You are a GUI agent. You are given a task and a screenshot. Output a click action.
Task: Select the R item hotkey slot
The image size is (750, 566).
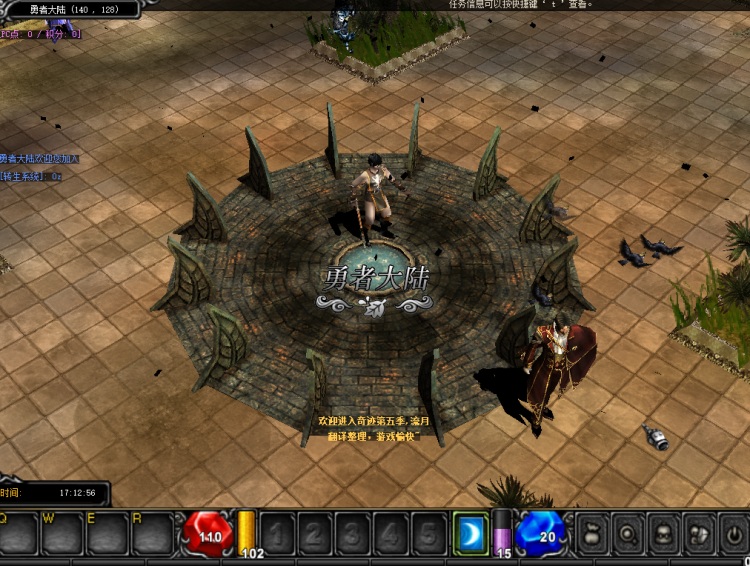(152, 535)
